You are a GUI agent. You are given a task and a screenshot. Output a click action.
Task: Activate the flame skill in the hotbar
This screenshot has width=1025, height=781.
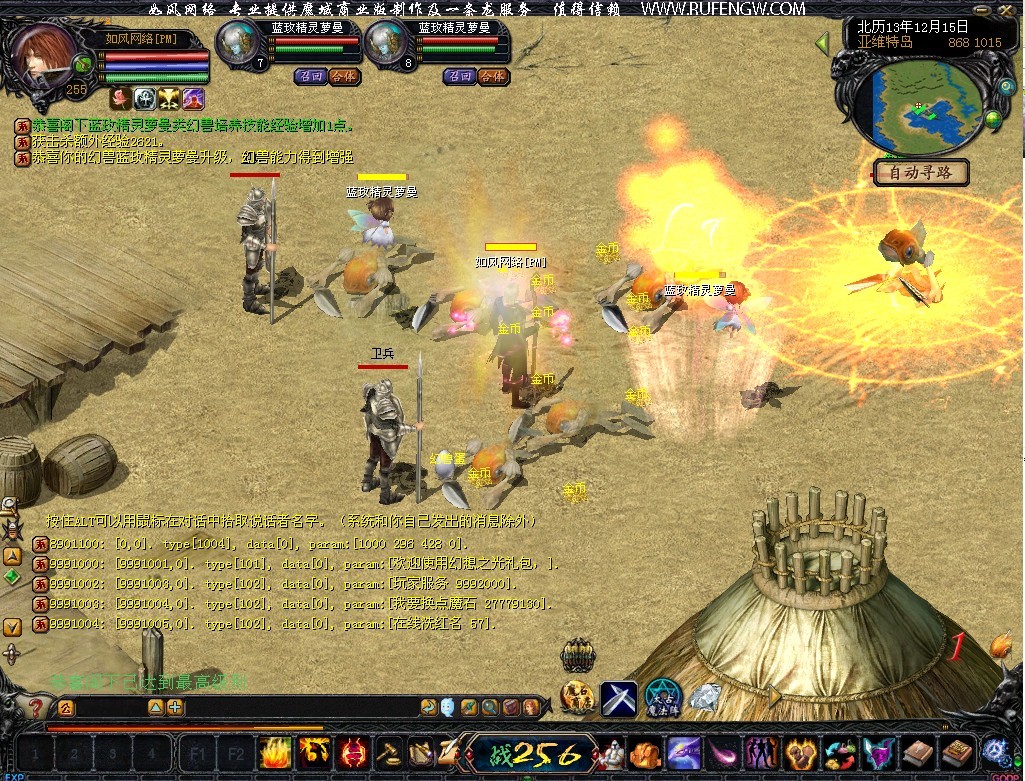pyautogui.click(x=275, y=752)
